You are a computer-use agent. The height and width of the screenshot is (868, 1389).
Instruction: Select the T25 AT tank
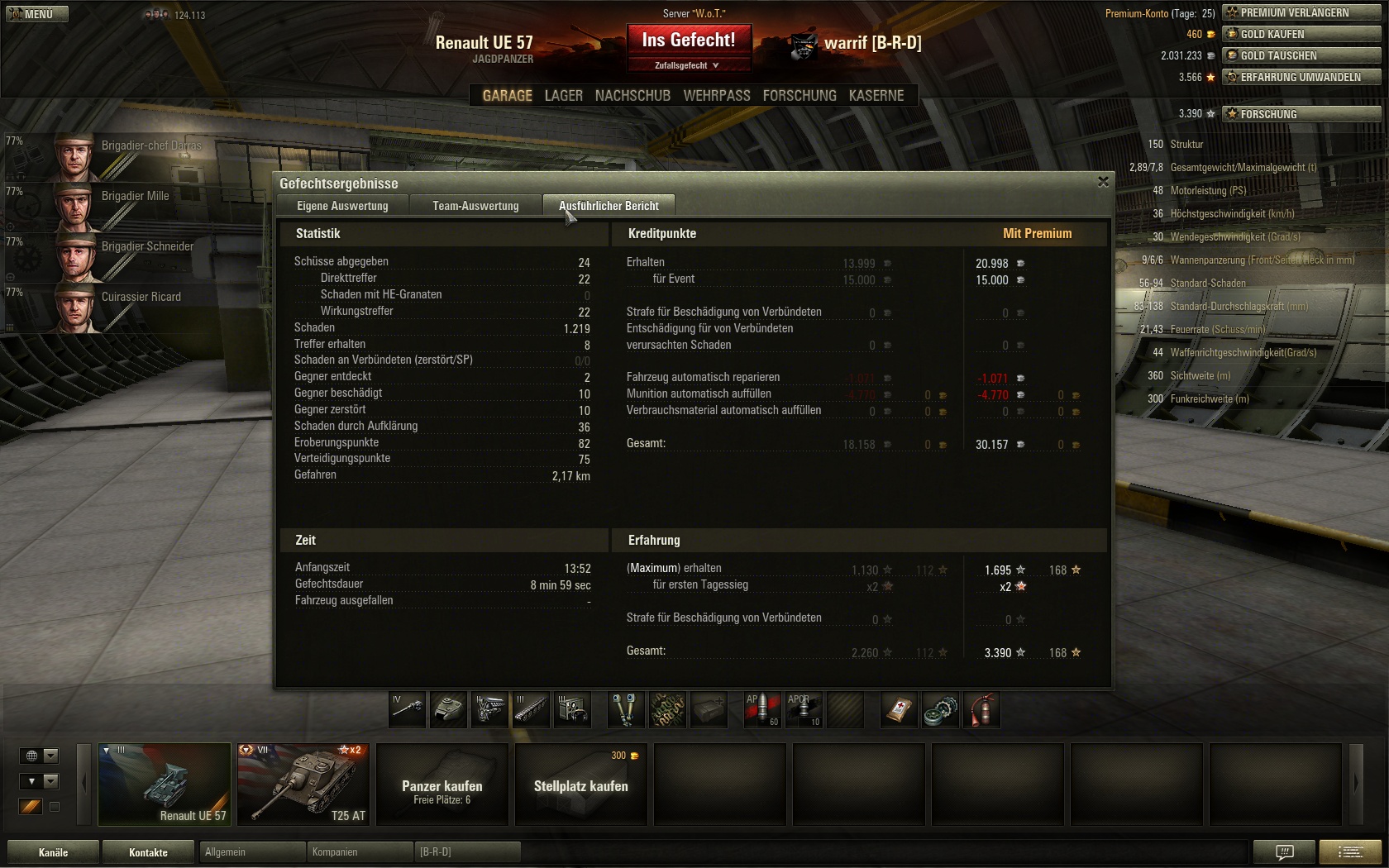click(303, 784)
